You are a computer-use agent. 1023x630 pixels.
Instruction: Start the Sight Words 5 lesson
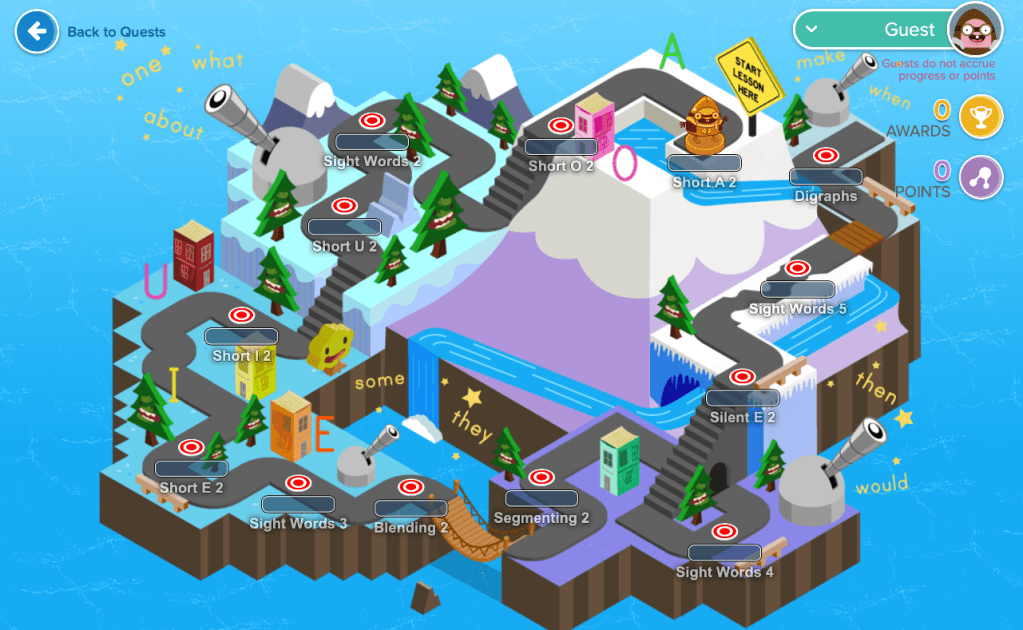coord(797,268)
